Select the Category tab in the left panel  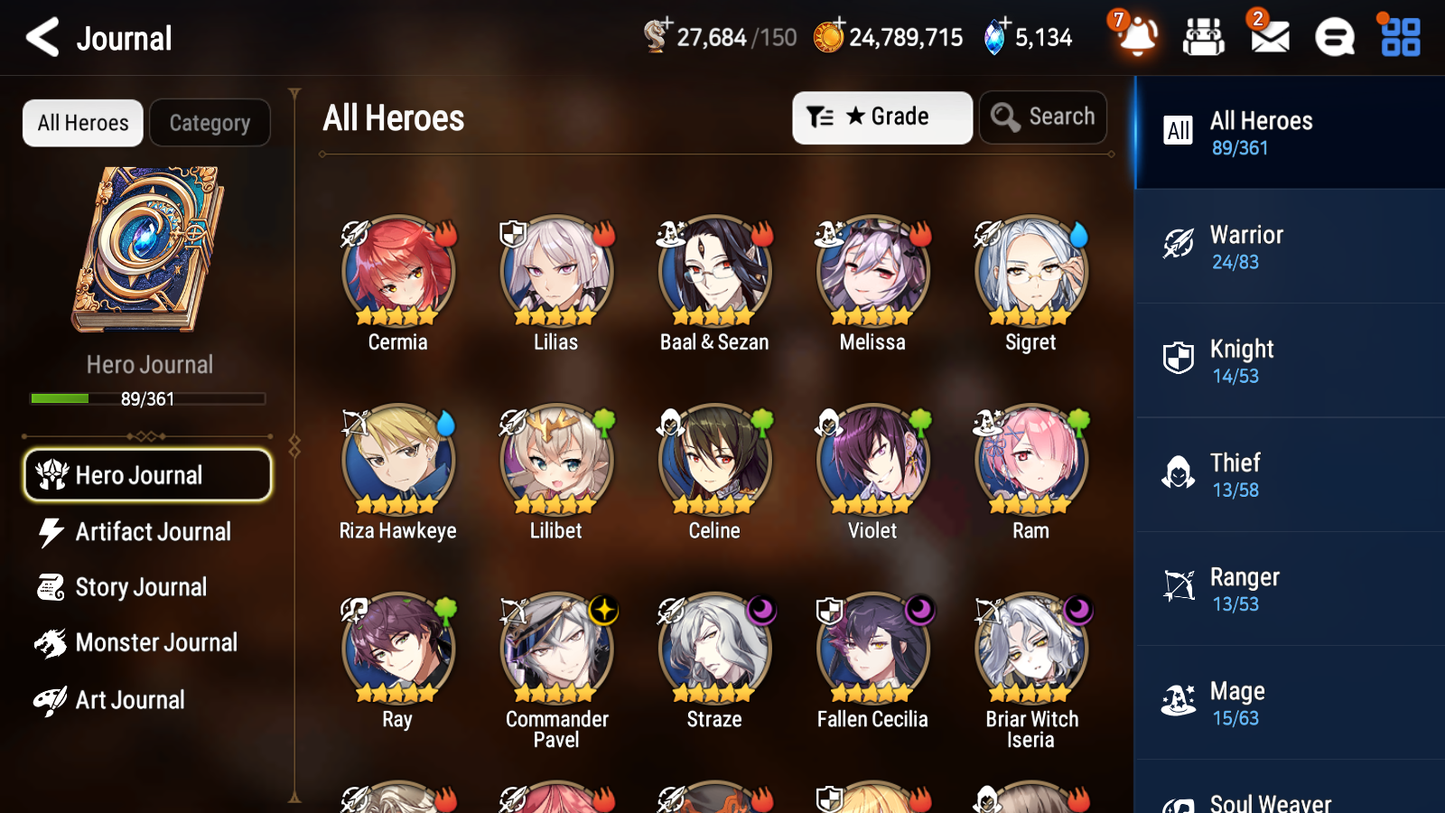coord(209,122)
